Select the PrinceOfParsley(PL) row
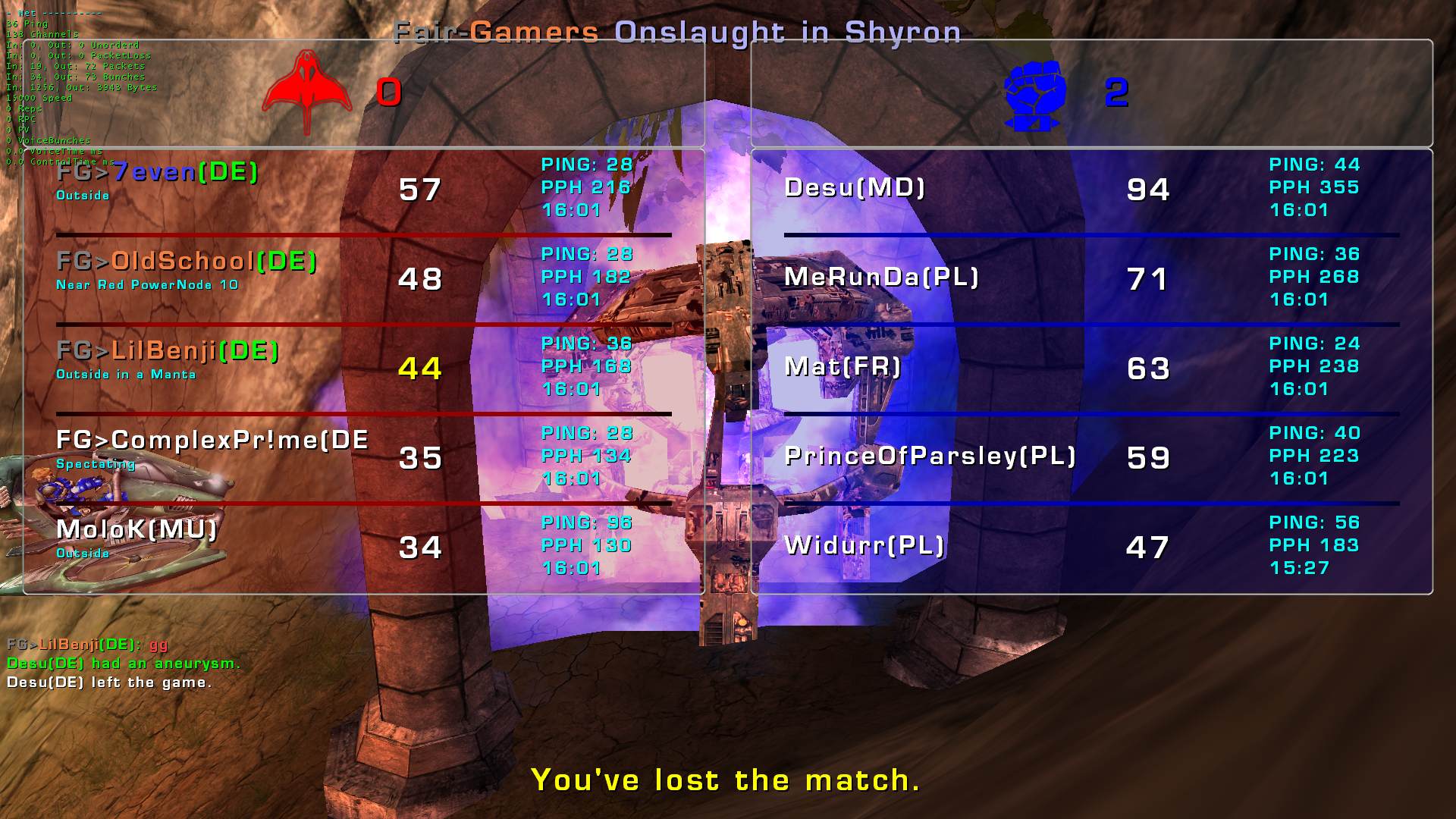 click(x=930, y=457)
